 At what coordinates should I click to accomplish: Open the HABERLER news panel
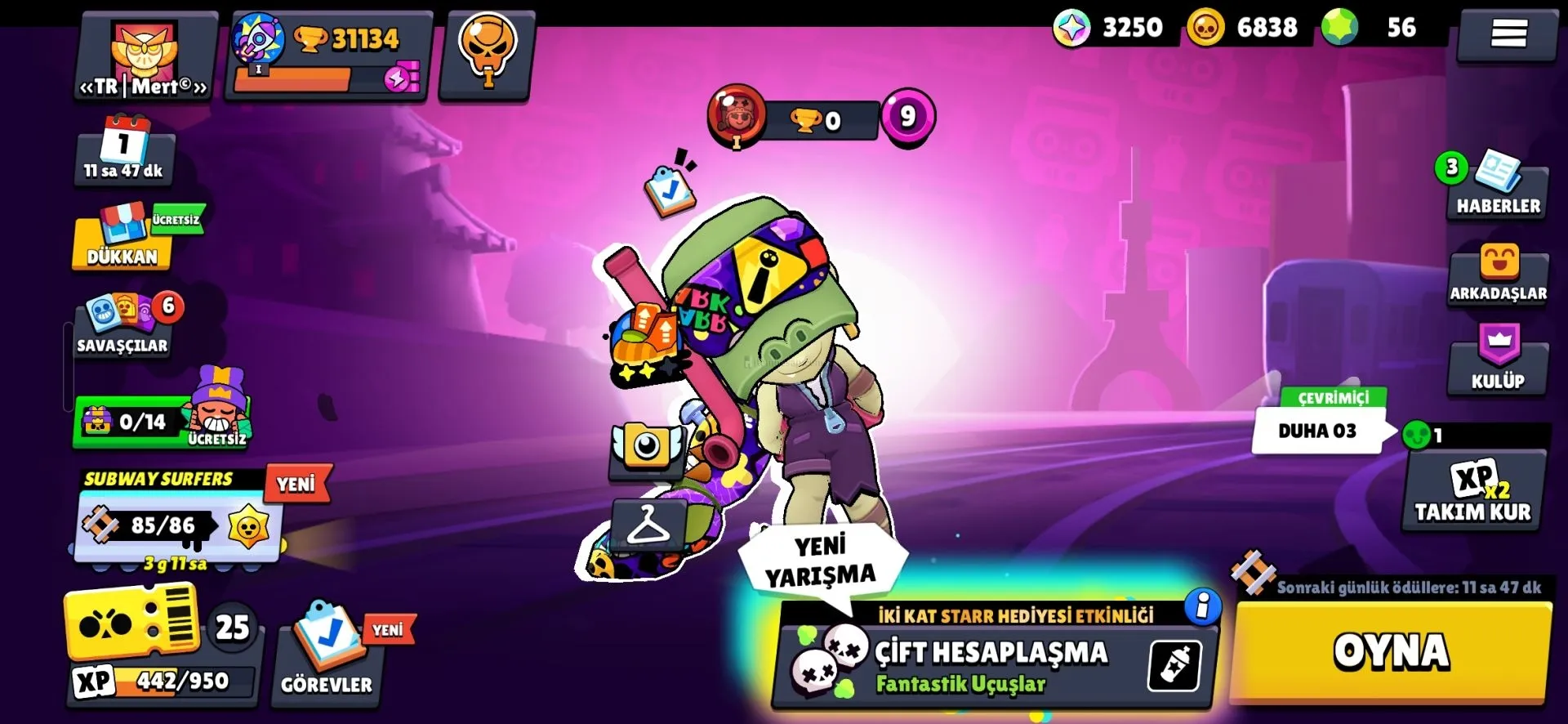click(1498, 186)
